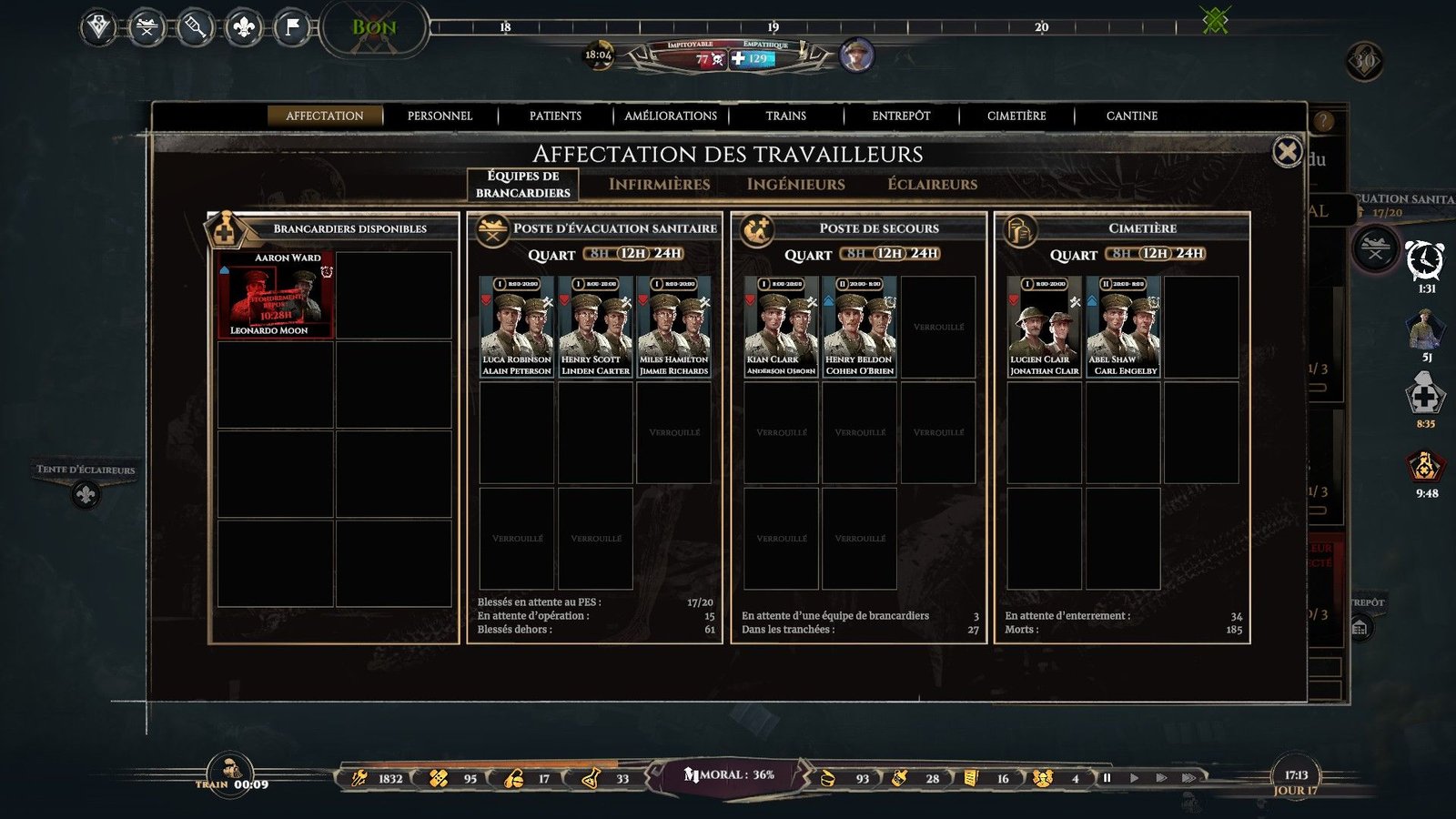Pause the game with the pause button
1456x819 pixels.
click(1107, 778)
